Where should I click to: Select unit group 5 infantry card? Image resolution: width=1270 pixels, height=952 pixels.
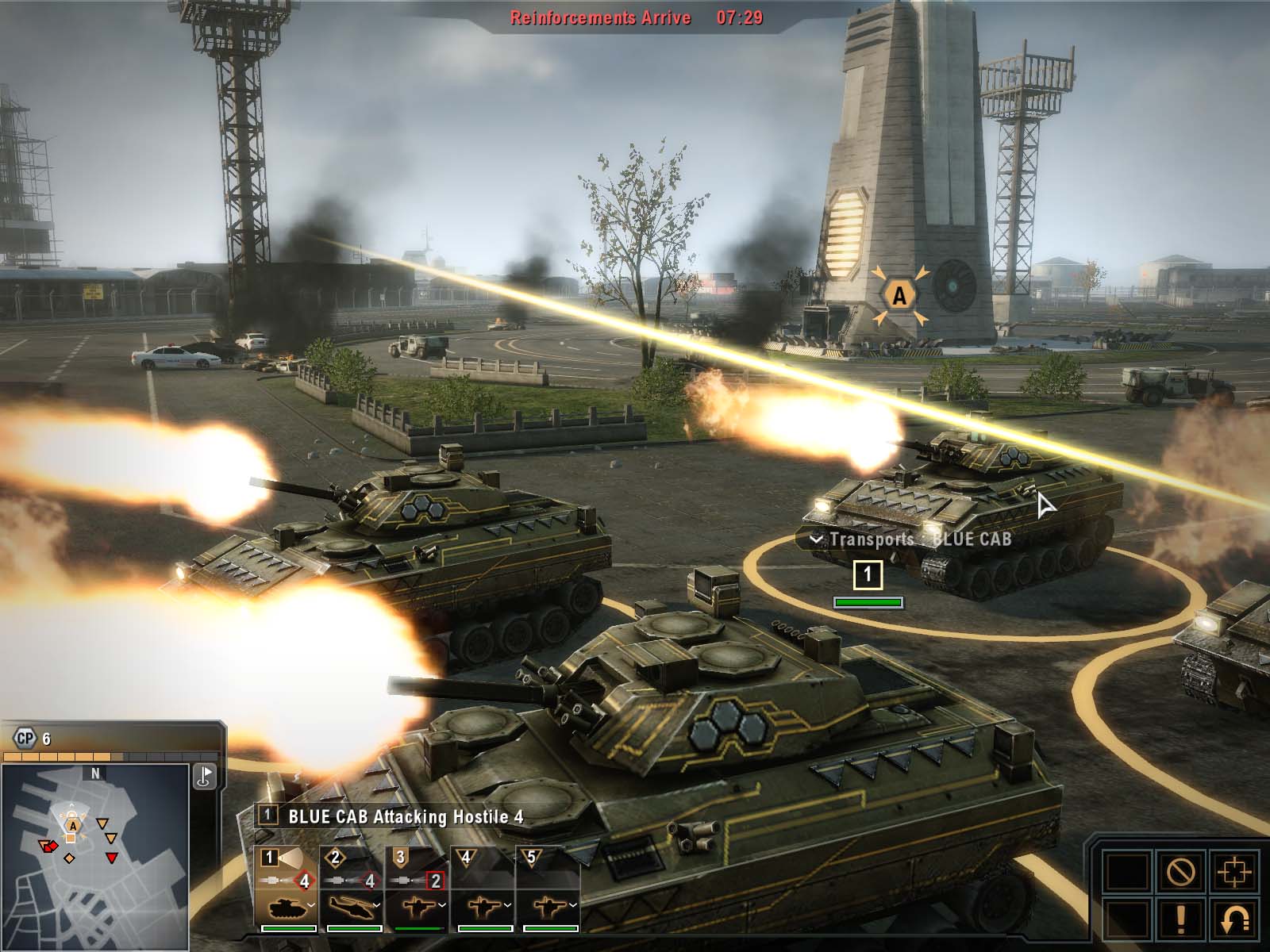click(x=548, y=889)
